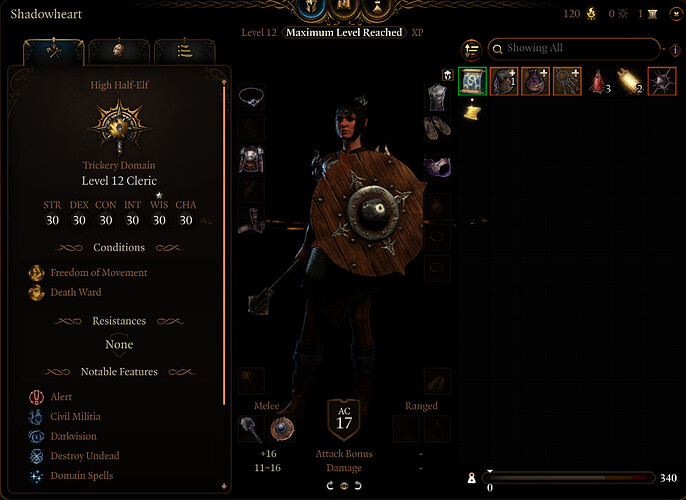This screenshot has width=686, height=500.
Task: Open the keychain container slot
Action: point(567,81)
